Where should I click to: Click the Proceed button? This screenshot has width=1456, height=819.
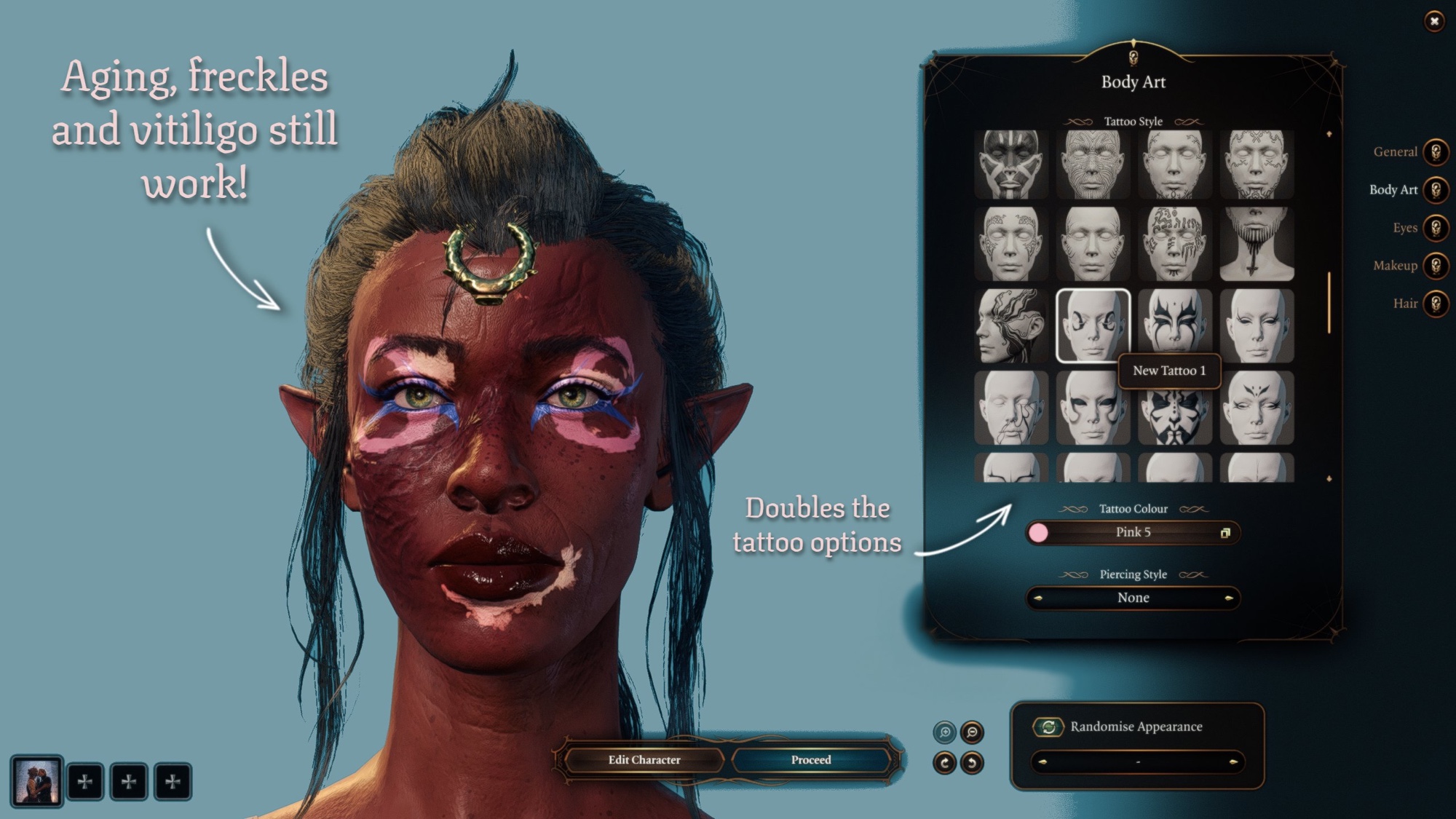click(810, 760)
